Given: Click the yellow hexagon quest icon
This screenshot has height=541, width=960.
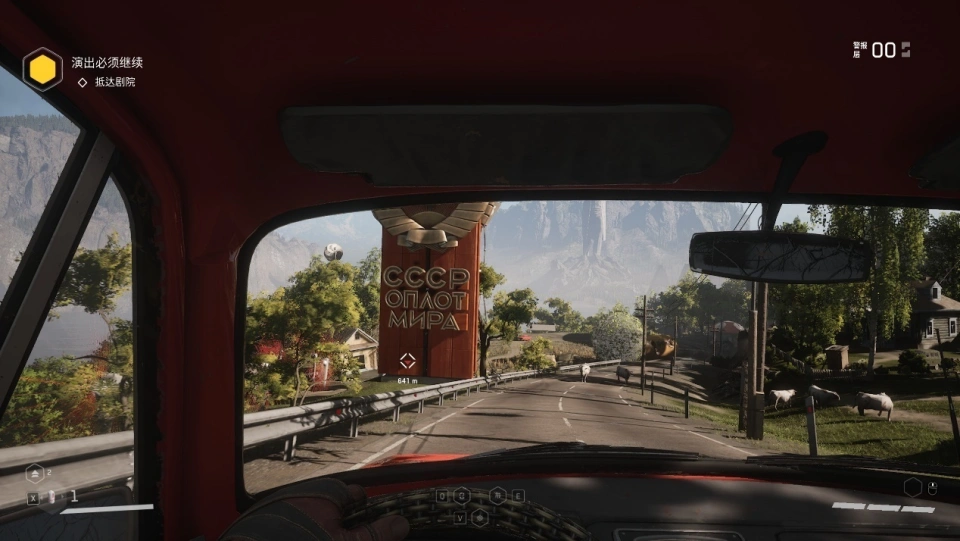Looking at the screenshot, I should coord(43,69).
